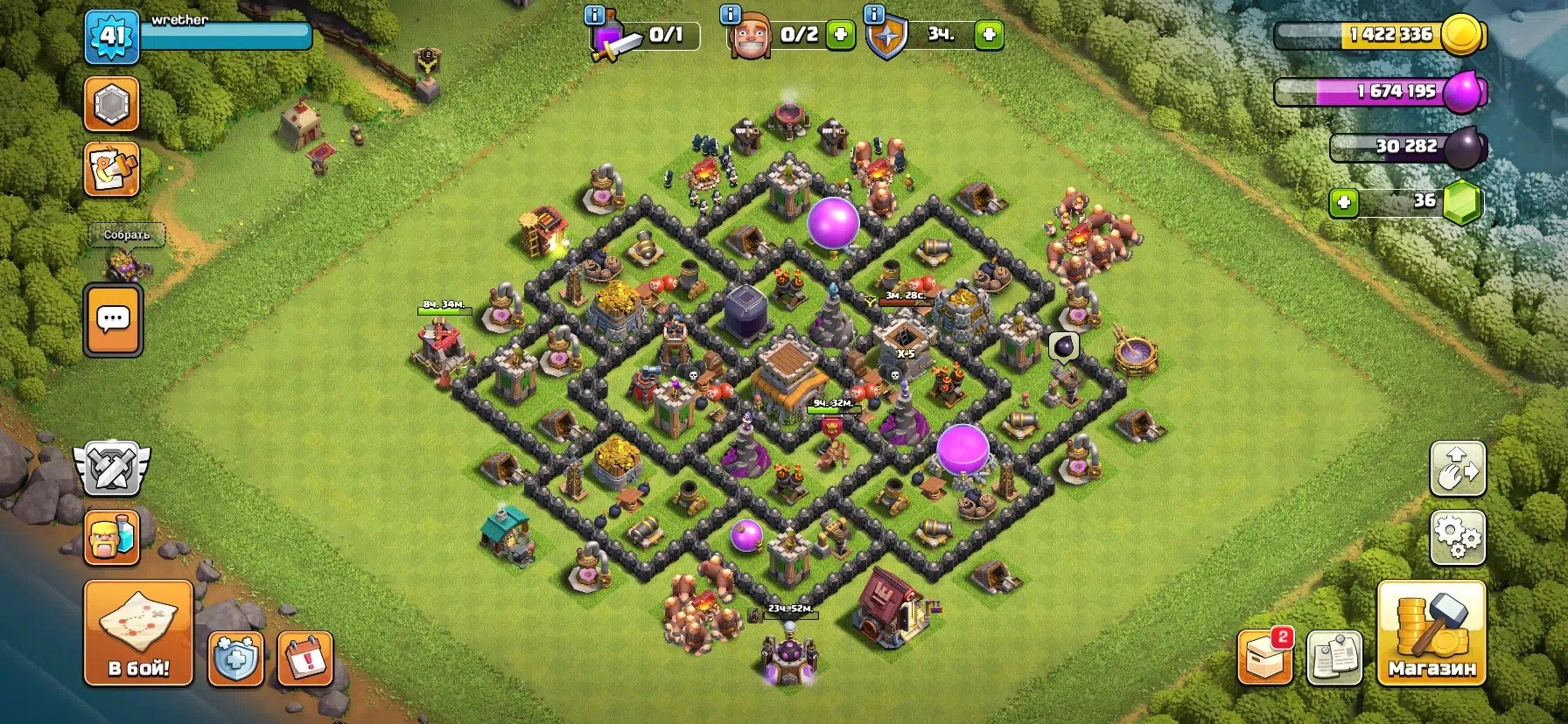The width and height of the screenshot is (1568, 724).
Task: Open the gear settings button
Action: (x=1457, y=537)
